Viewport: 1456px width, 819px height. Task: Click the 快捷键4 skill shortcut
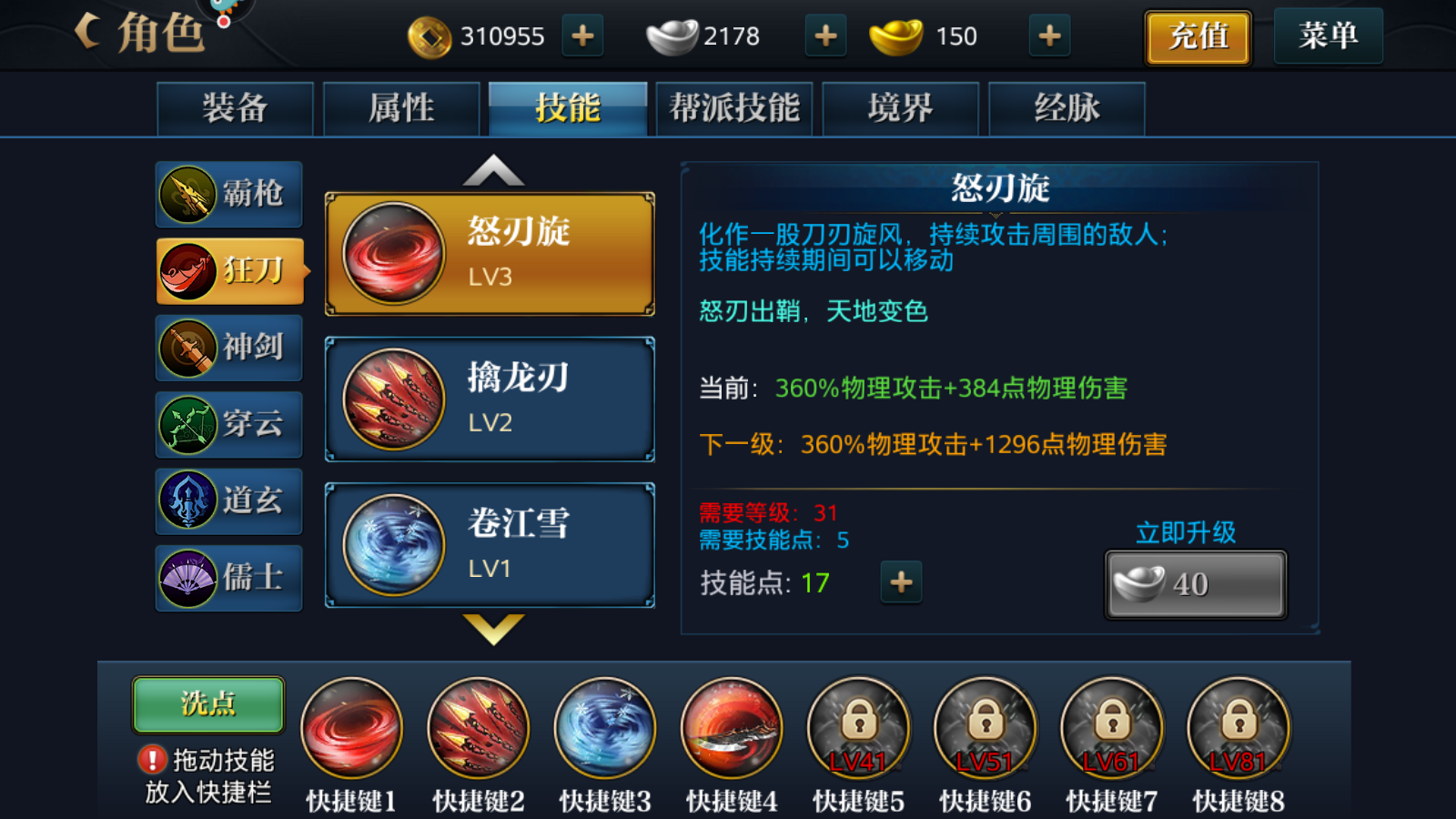point(731,728)
